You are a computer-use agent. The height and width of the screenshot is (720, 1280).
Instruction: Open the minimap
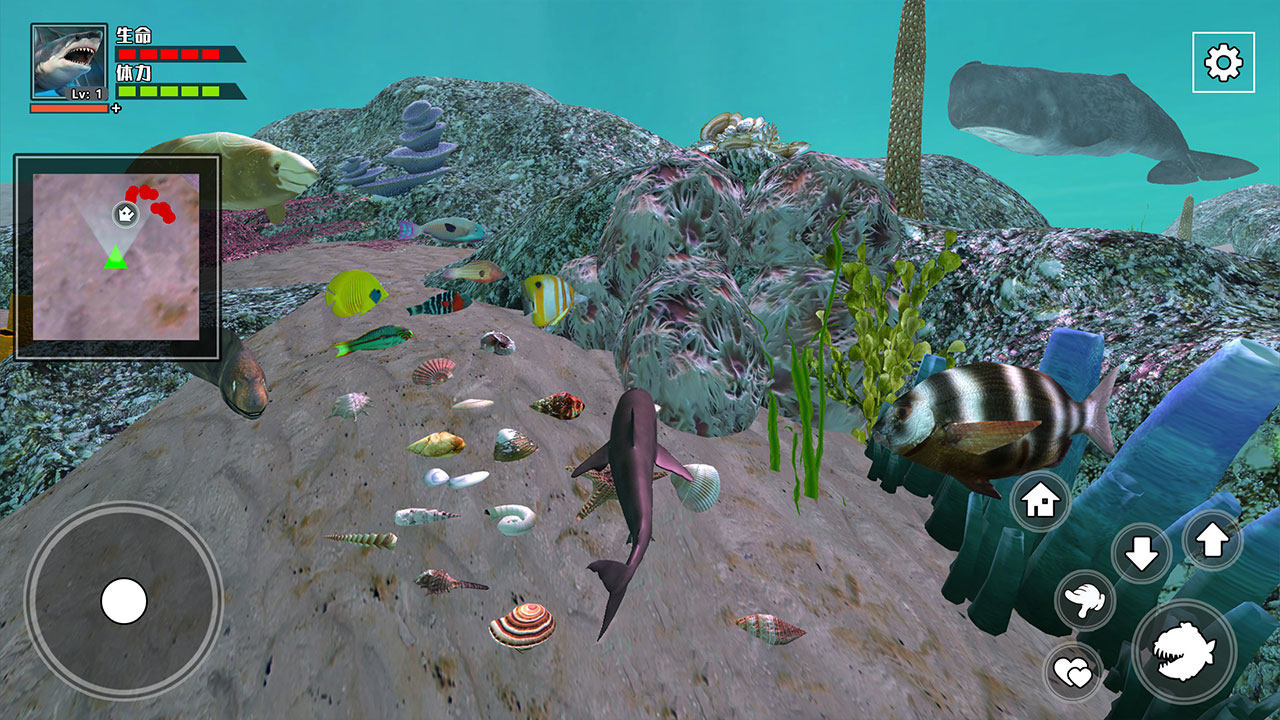116,257
